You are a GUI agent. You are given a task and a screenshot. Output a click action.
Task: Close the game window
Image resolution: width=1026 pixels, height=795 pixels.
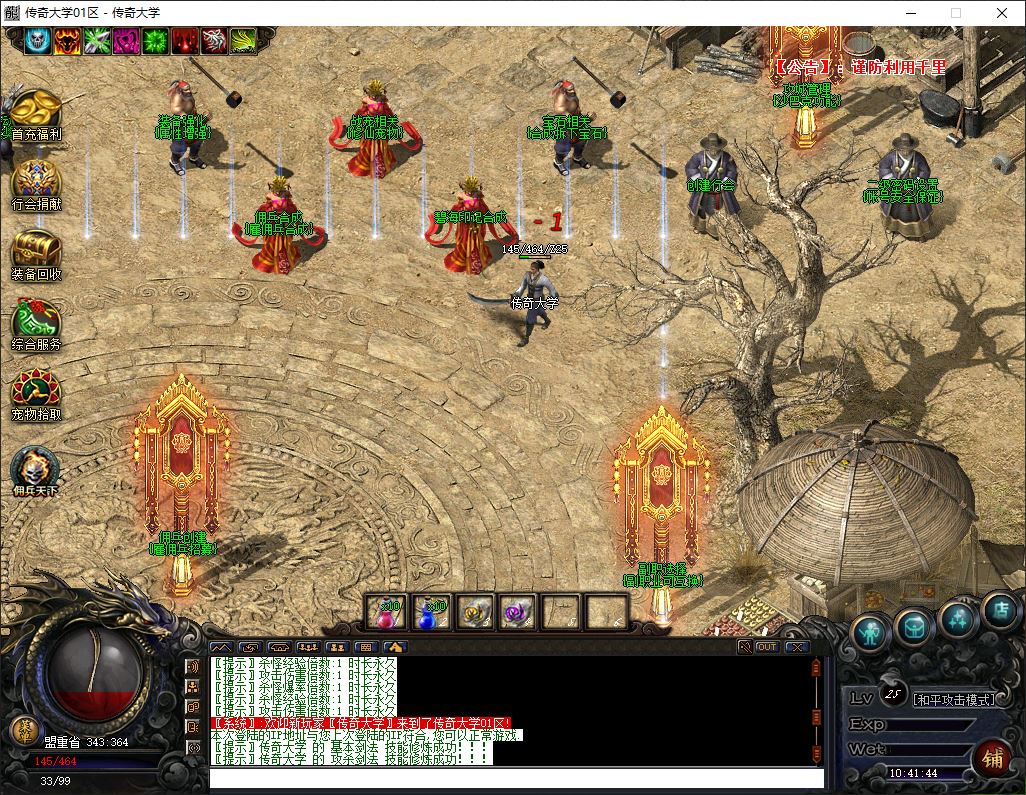(x=1002, y=13)
